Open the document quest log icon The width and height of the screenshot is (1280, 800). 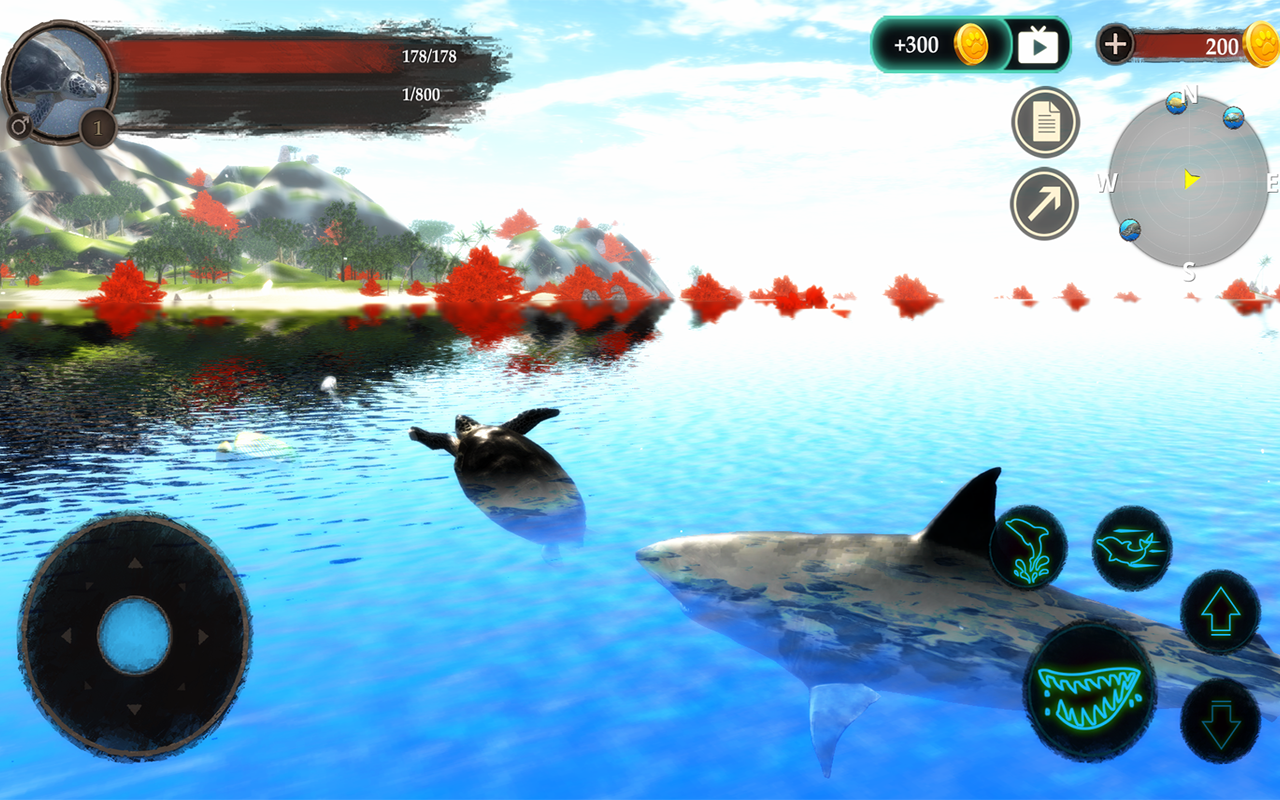coord(1045,123)
